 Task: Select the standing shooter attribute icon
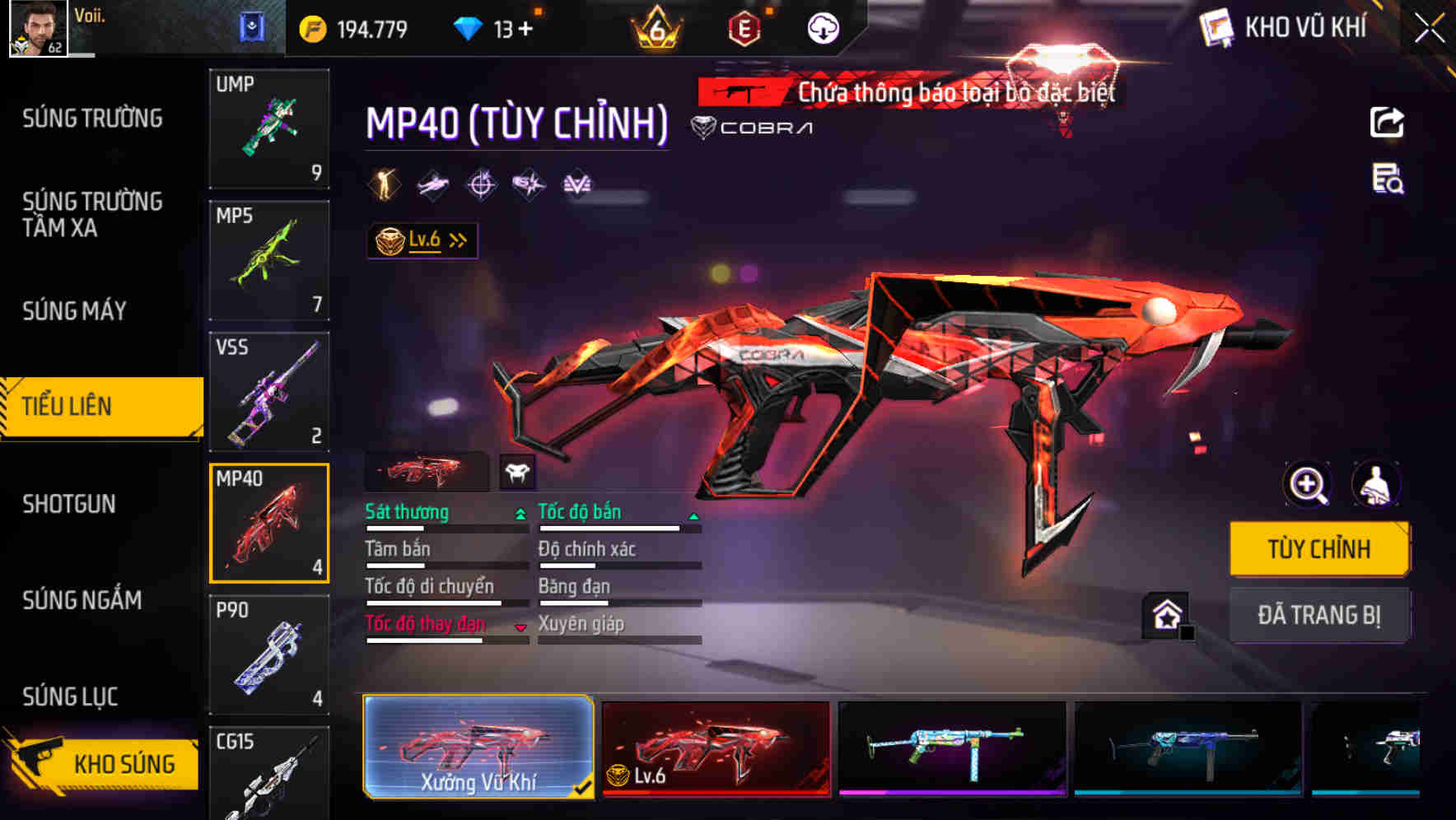pyautogui.click(x=383, y=183)
